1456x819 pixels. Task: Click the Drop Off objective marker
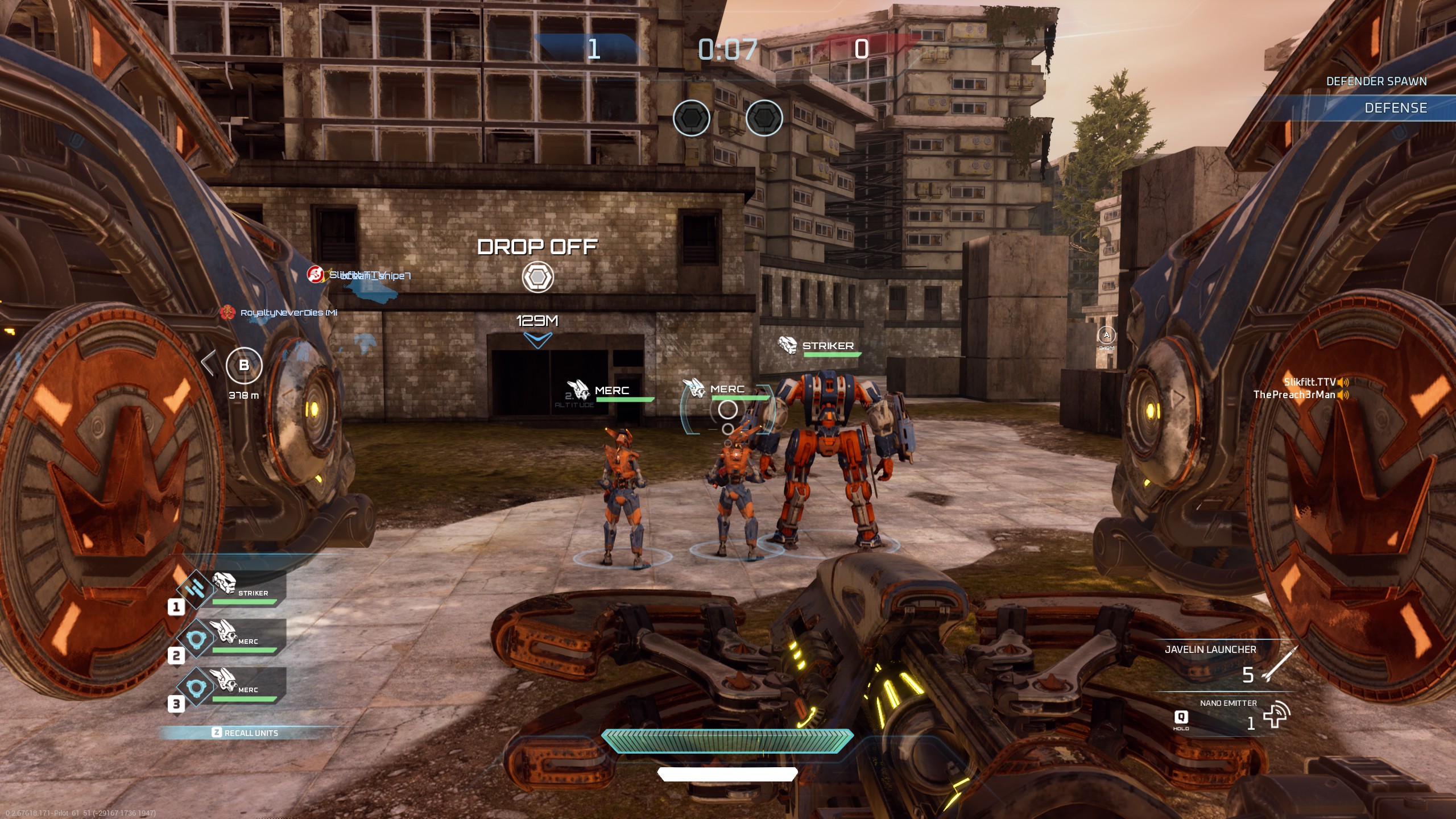537,277
